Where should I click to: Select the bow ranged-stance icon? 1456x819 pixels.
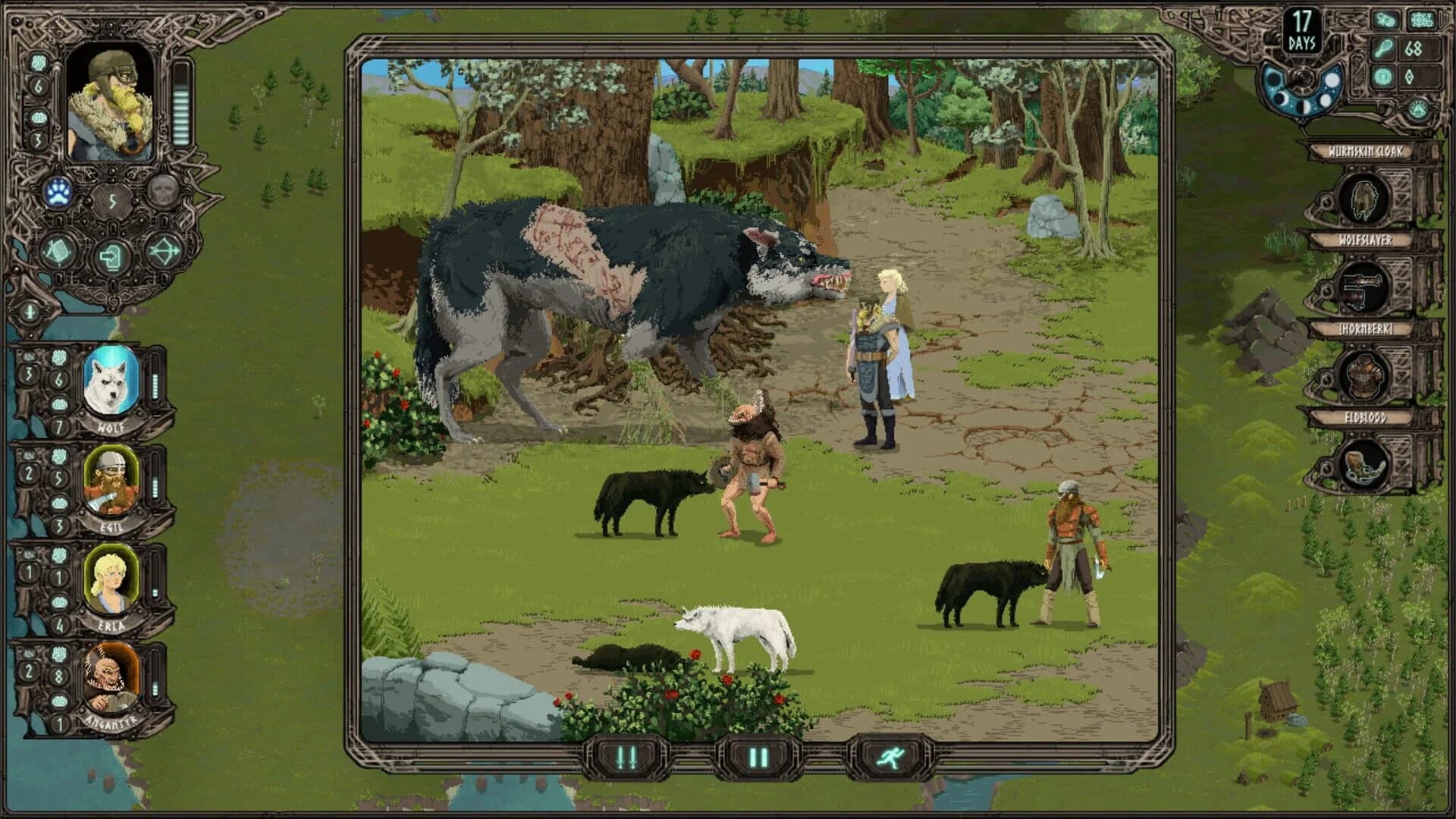(x=163, y=253)
